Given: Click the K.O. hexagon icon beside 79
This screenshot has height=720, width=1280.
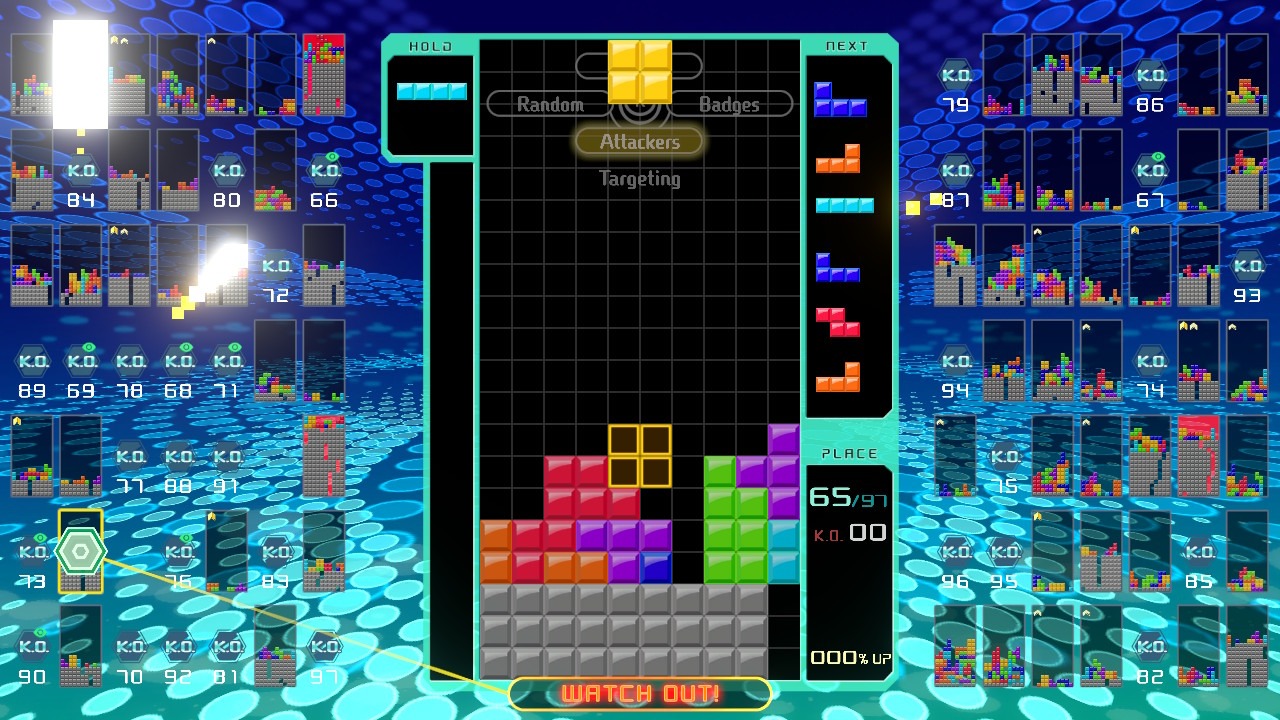Looking at the screenshot, I should tap(954, 76).
